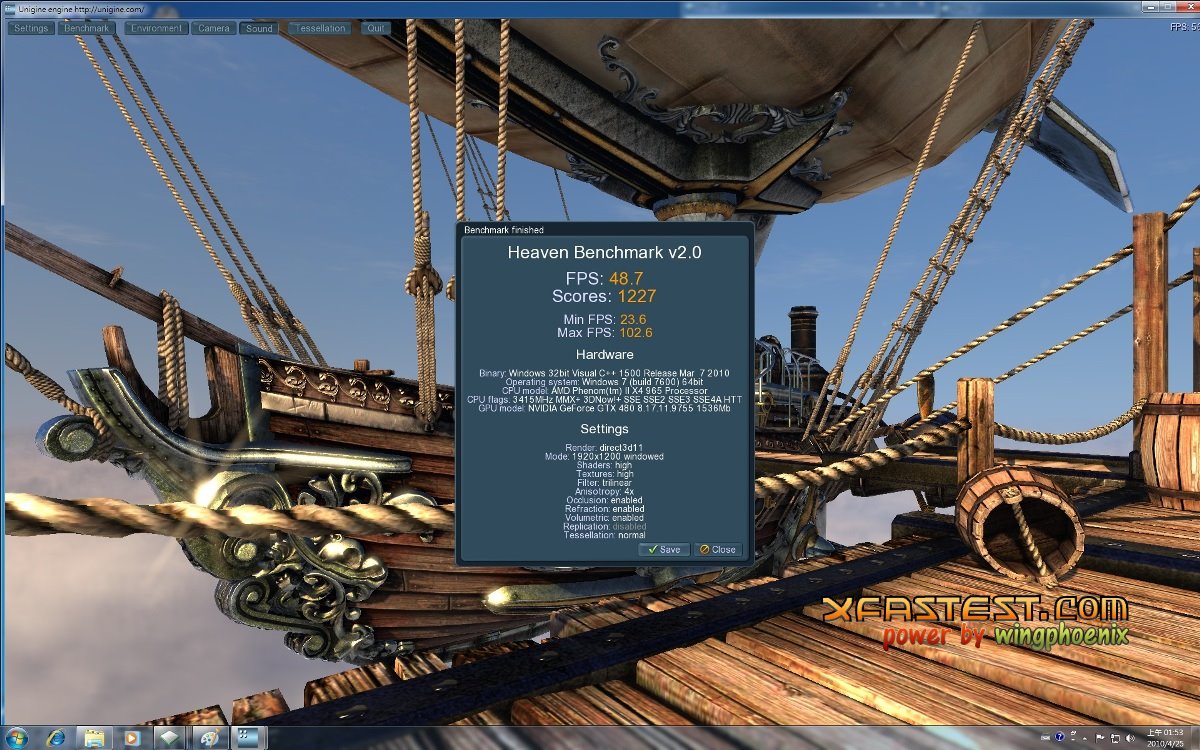Click the Benchmark button in top bar

pos(86,28)
